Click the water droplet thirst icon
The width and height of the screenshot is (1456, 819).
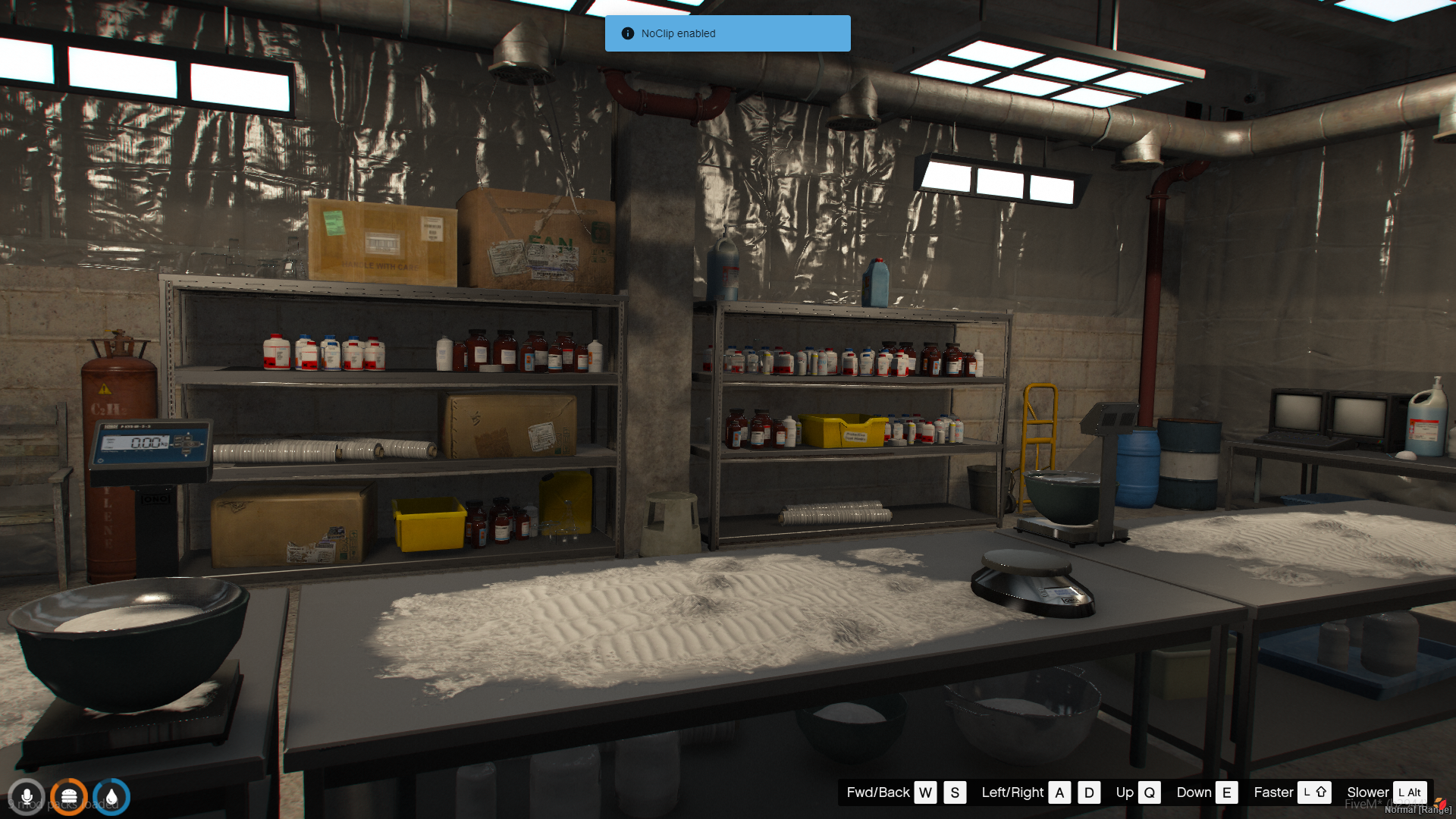click(111, 797)
